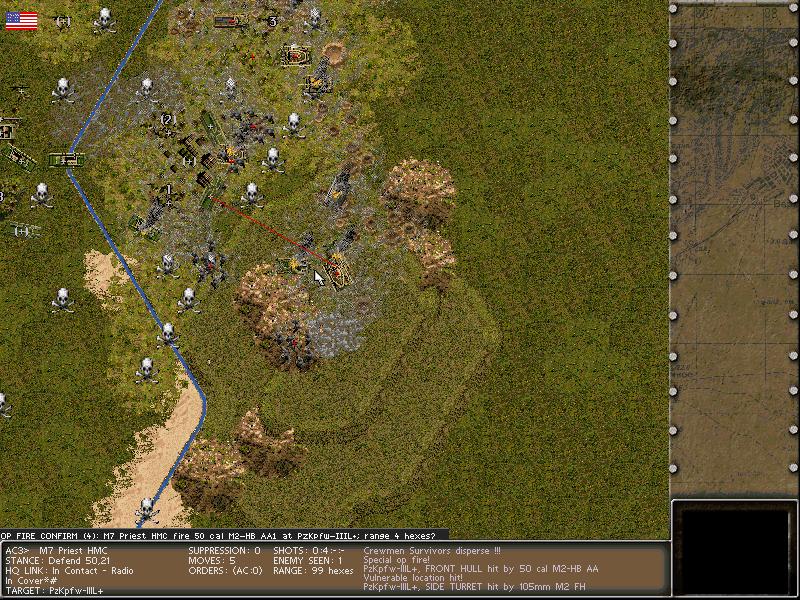Click the United States flag icon

click(x=21, y=21)
